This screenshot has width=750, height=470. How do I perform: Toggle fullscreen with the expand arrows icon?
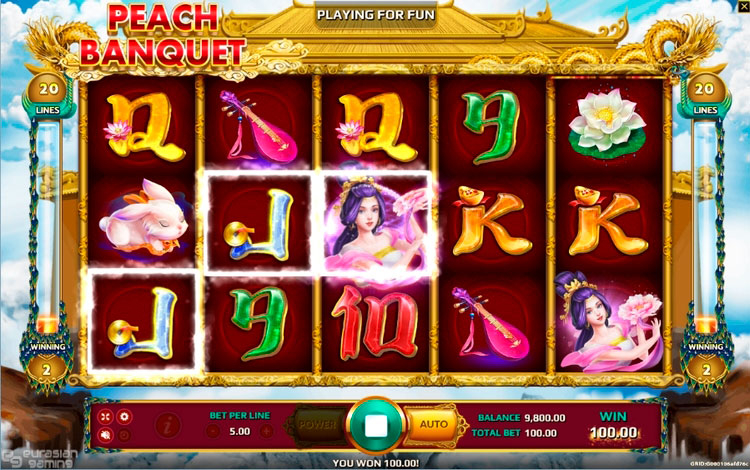(x=105, y=416)
